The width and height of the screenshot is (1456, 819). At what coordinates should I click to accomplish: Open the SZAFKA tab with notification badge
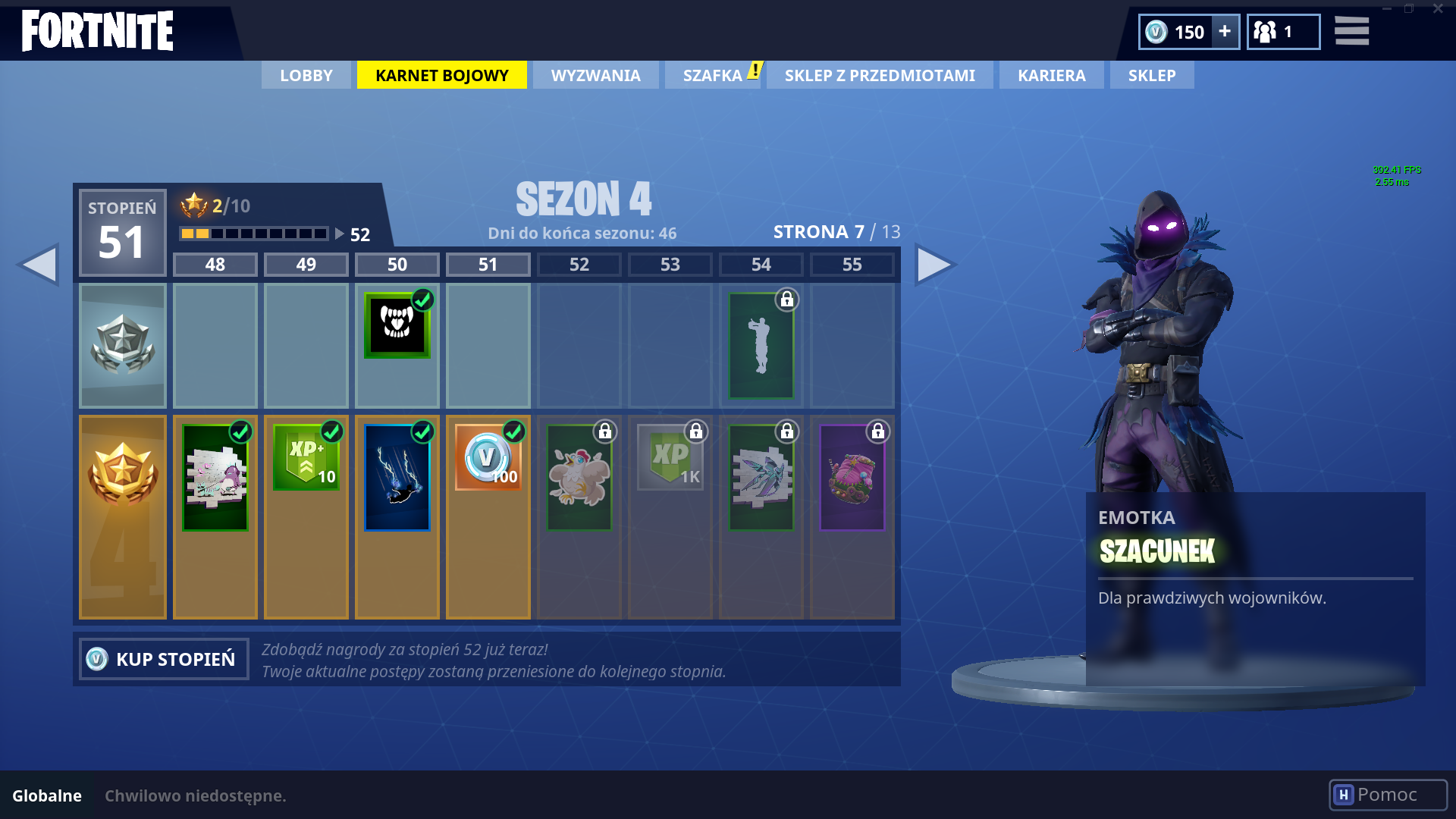click(712, 75)
